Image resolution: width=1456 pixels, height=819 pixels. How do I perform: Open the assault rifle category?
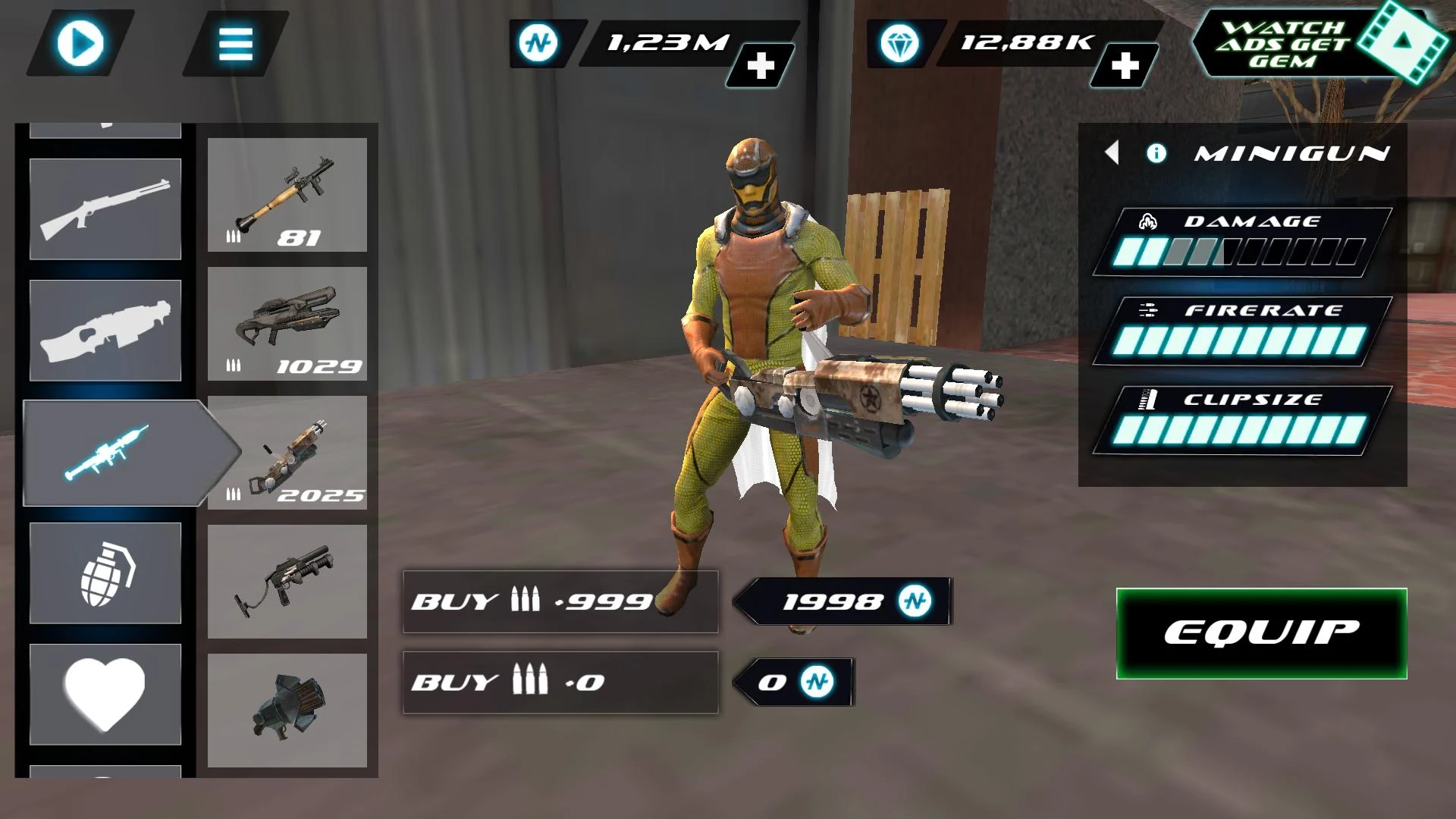(x=105, y=330)
